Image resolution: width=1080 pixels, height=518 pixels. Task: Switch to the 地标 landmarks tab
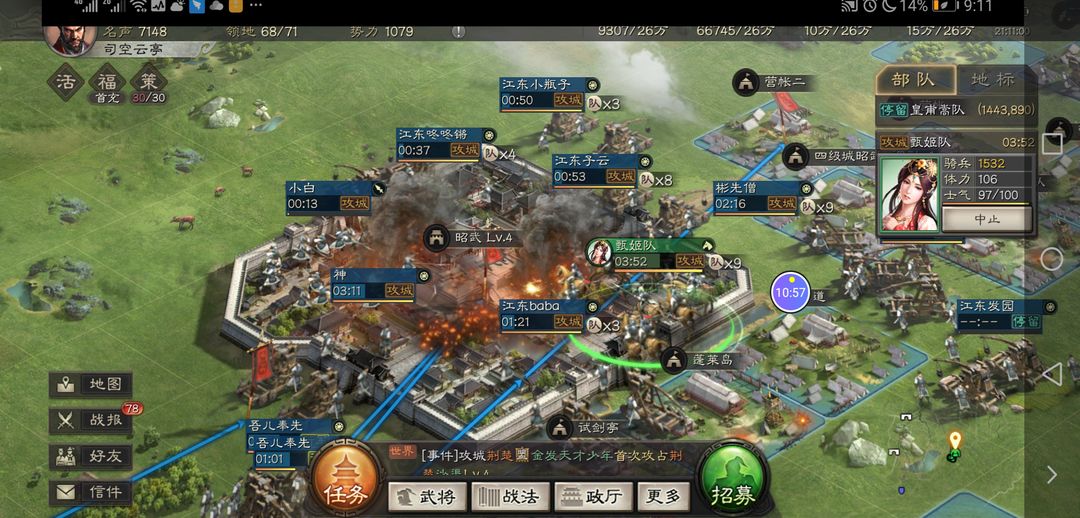pos(992,80)
